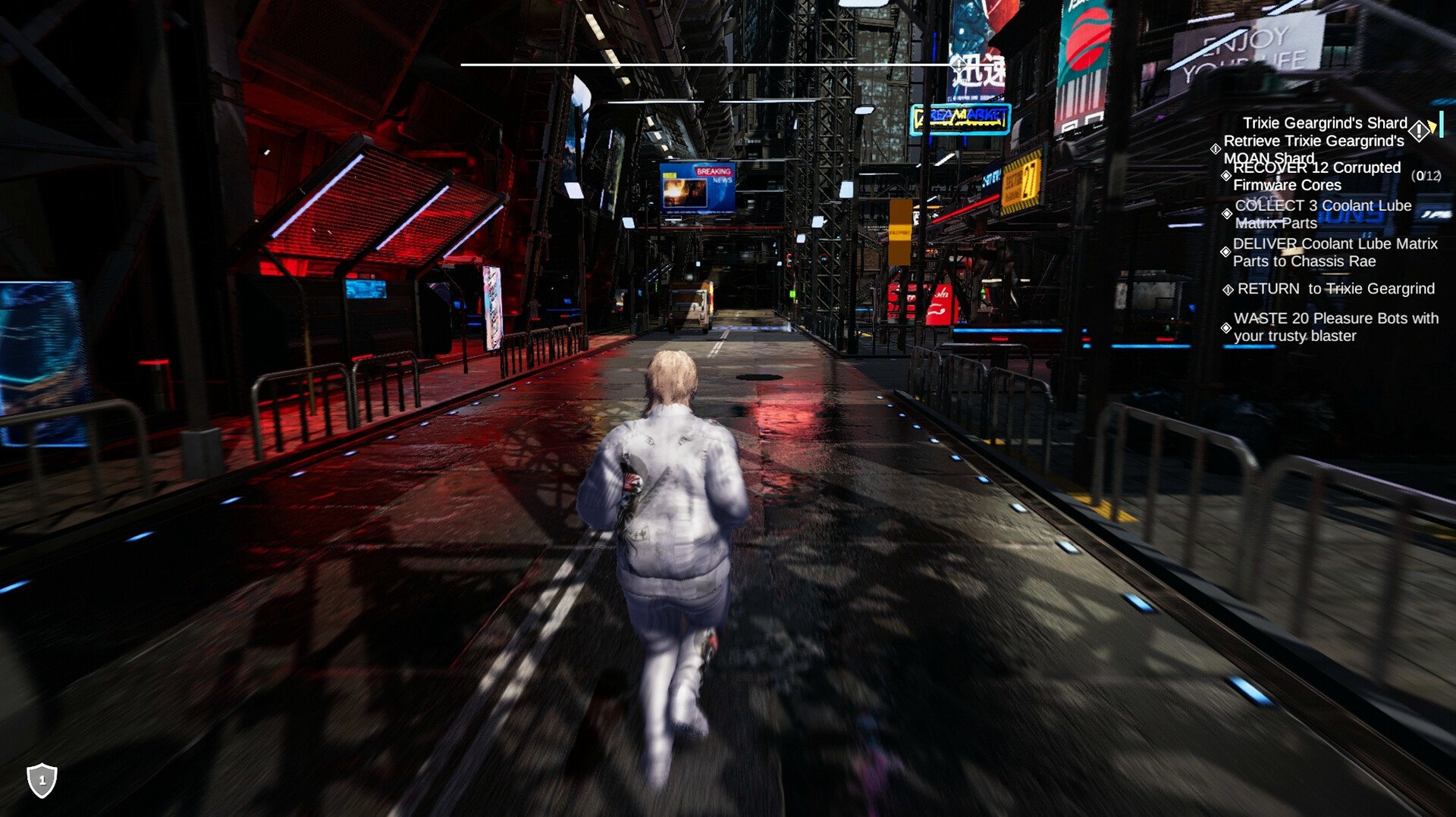Click the exclamation warning icon beside the quest title
The height and width of the screenshot is (817, 1456).
pyautogui.click(x=1419, y=130)
